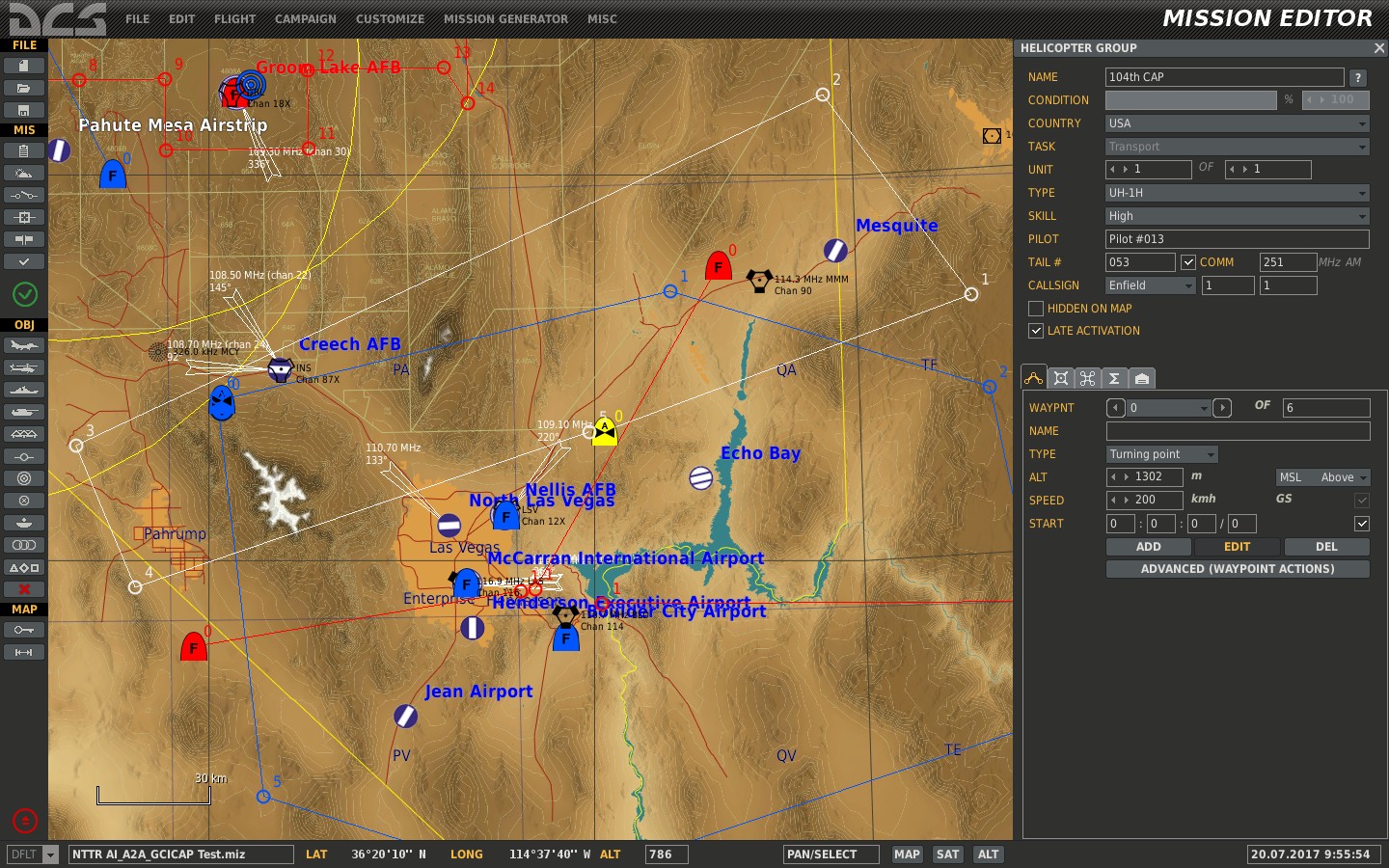The image size is (1389, 868).
Task: Open the briefing editor clipboard icon
Action: 23,150
